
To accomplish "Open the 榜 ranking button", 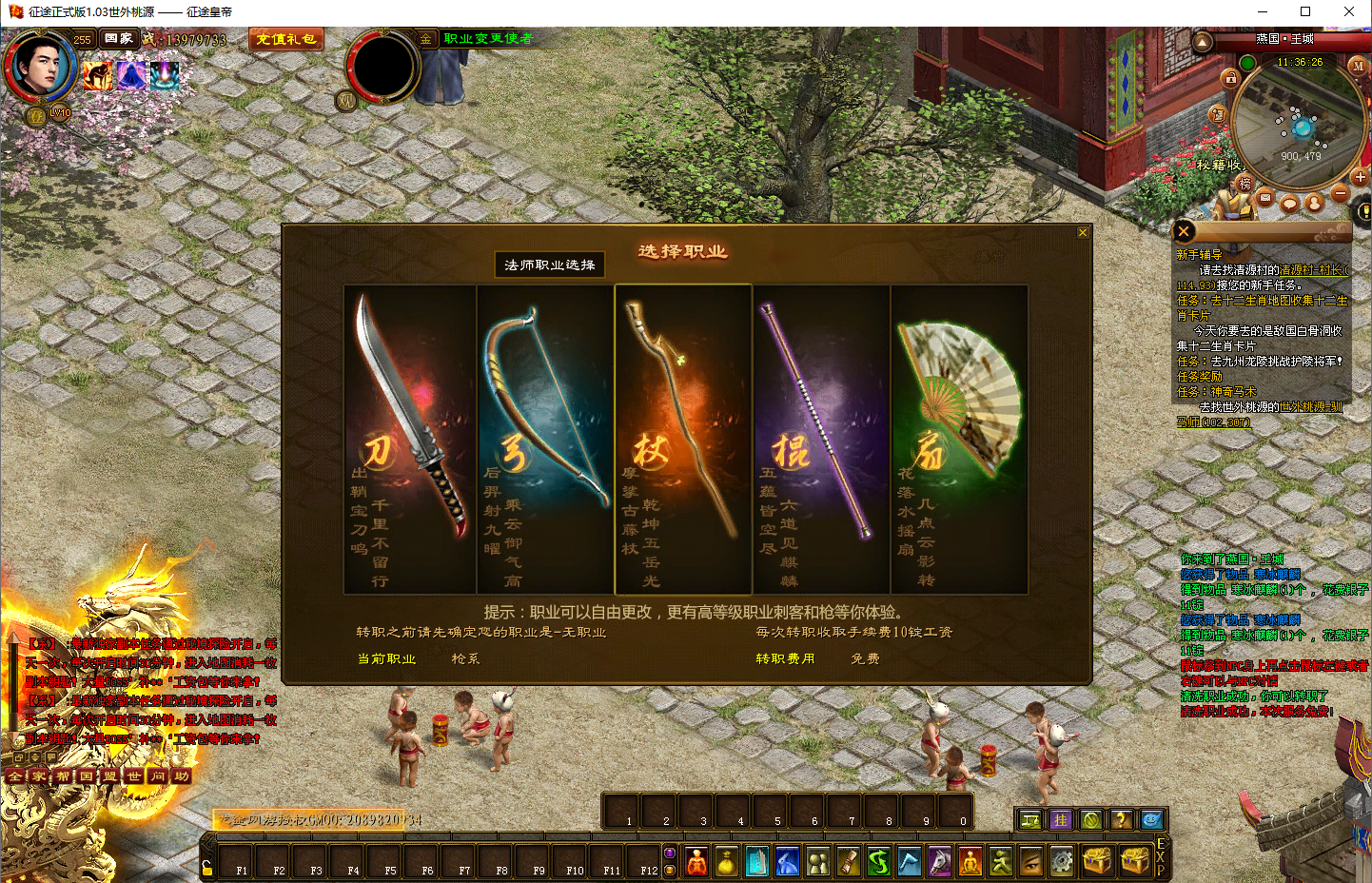I will pyautogui.click(x=1245, y=184).
